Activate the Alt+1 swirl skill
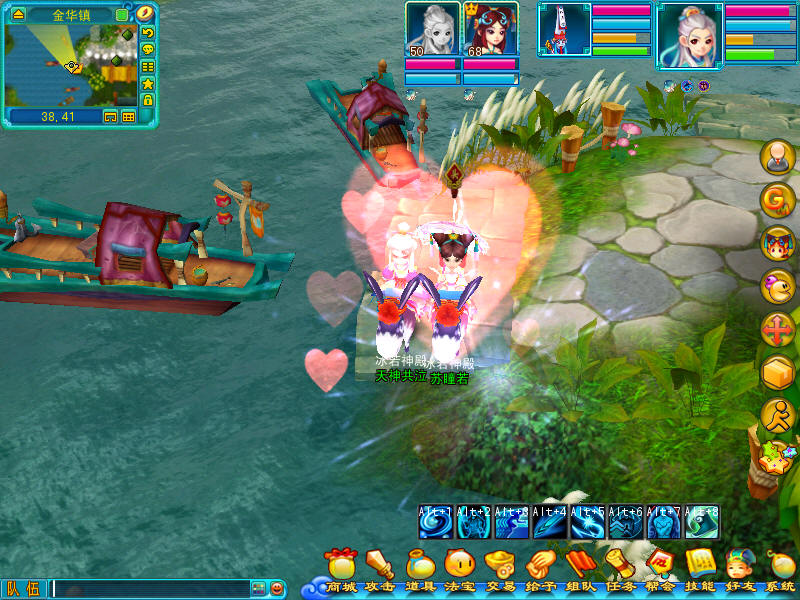This screenshot has width=800, height=600. click(436, 522)
